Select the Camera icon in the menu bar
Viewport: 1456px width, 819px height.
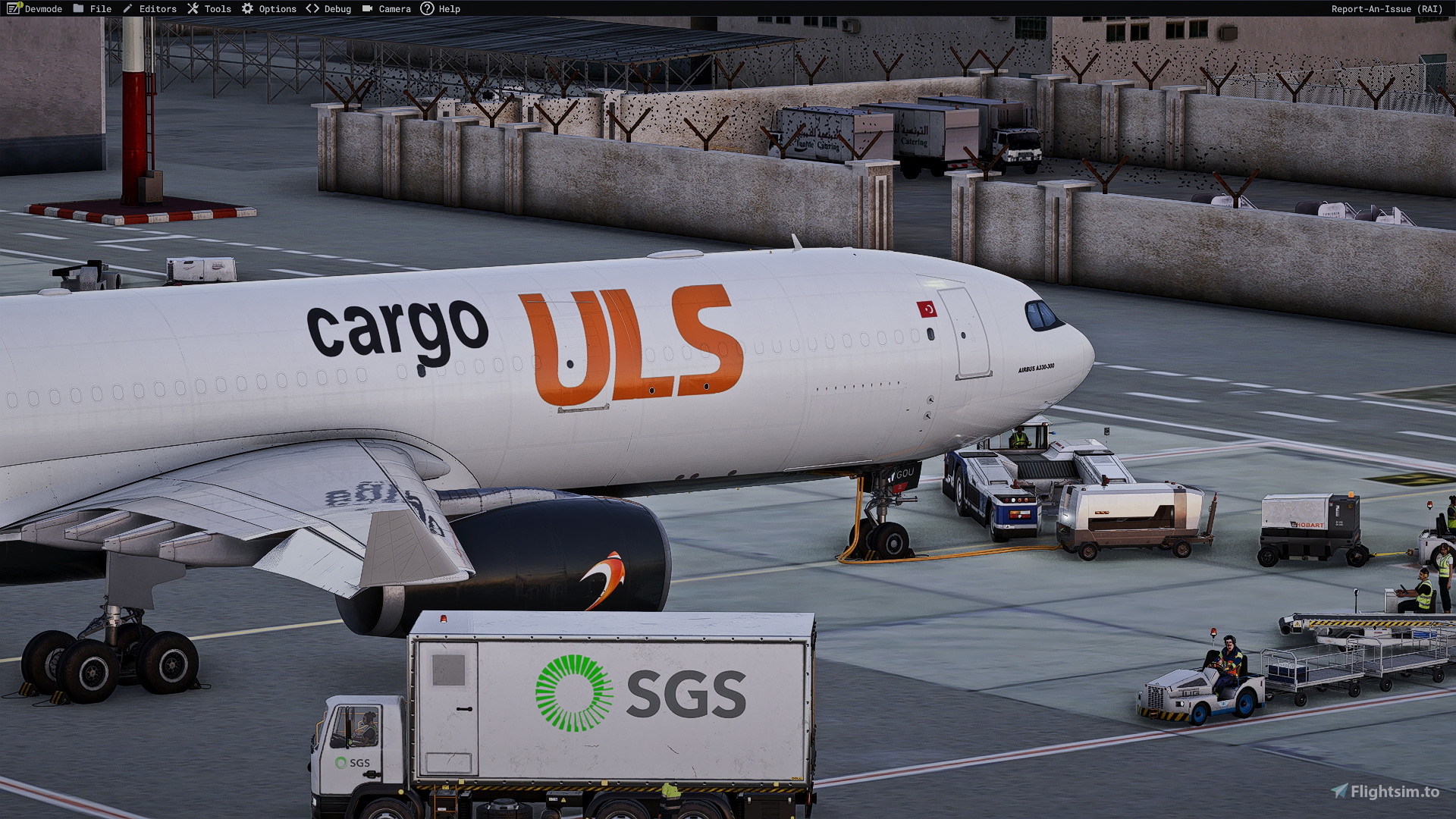pos(367,8)
